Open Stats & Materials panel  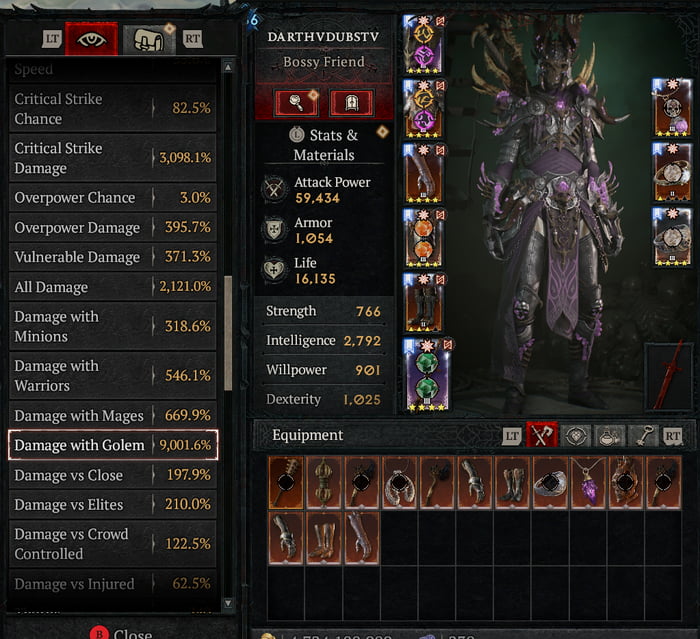click(x=324, y=145)
